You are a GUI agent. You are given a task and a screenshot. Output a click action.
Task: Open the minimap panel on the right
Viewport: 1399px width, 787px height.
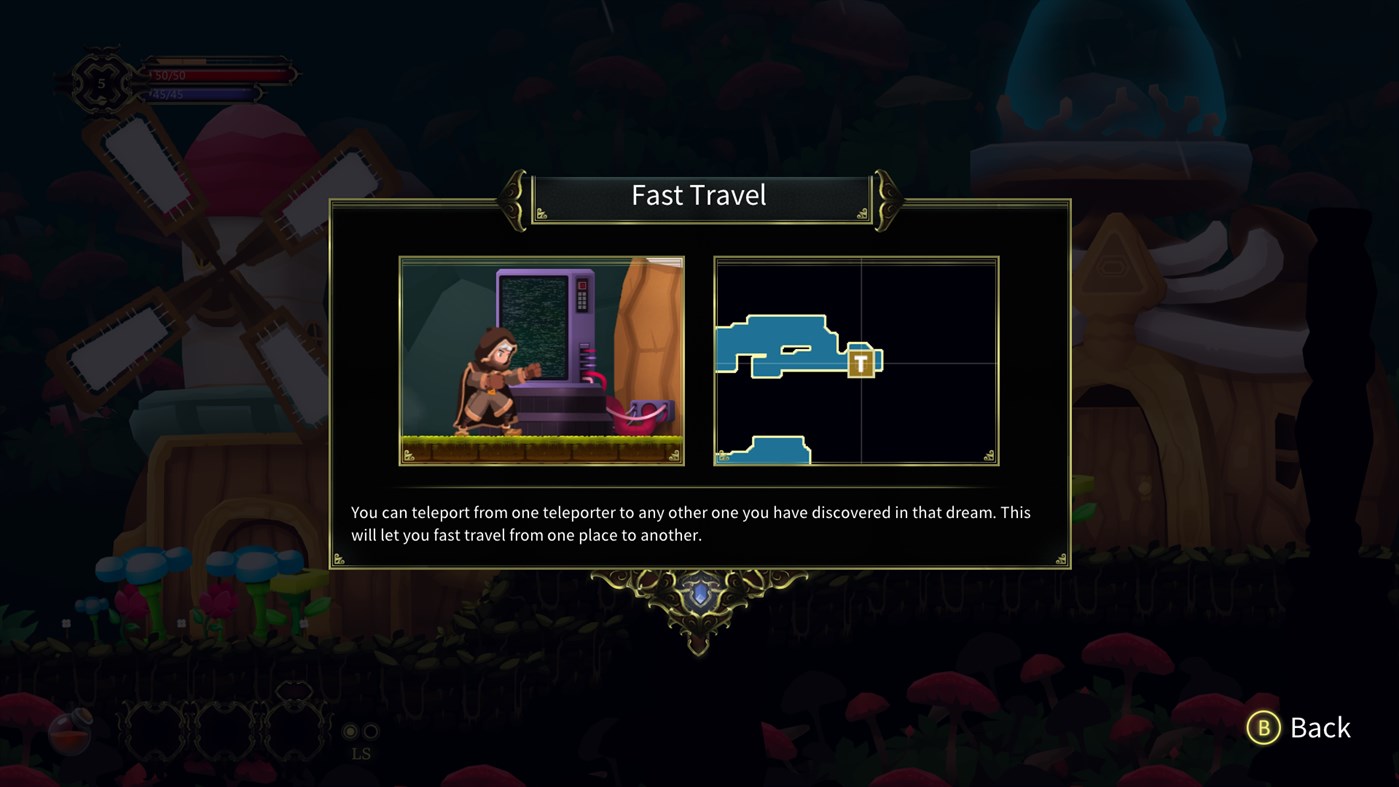tap(855, 360)
